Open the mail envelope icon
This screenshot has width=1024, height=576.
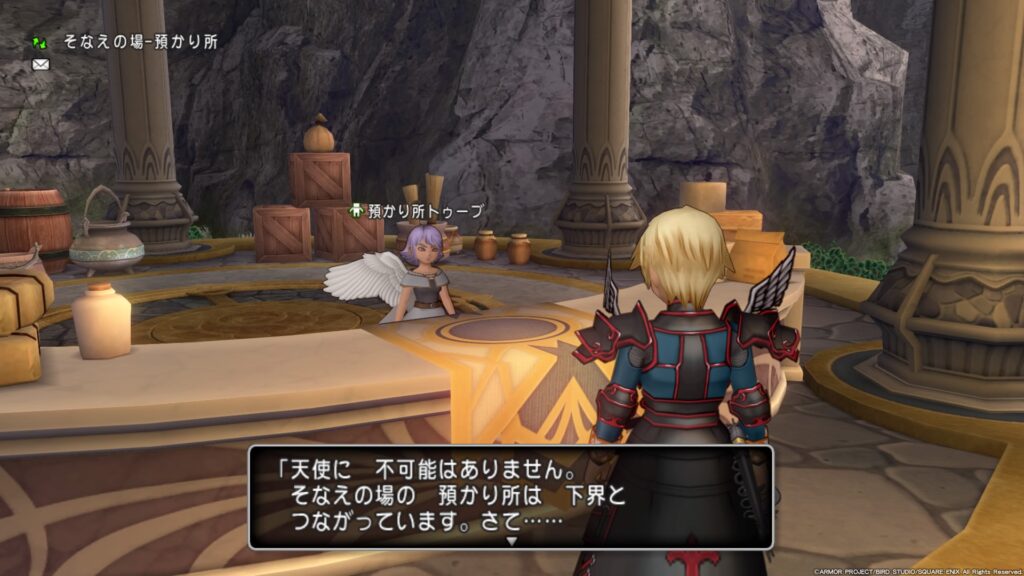[x=41, y=65]
